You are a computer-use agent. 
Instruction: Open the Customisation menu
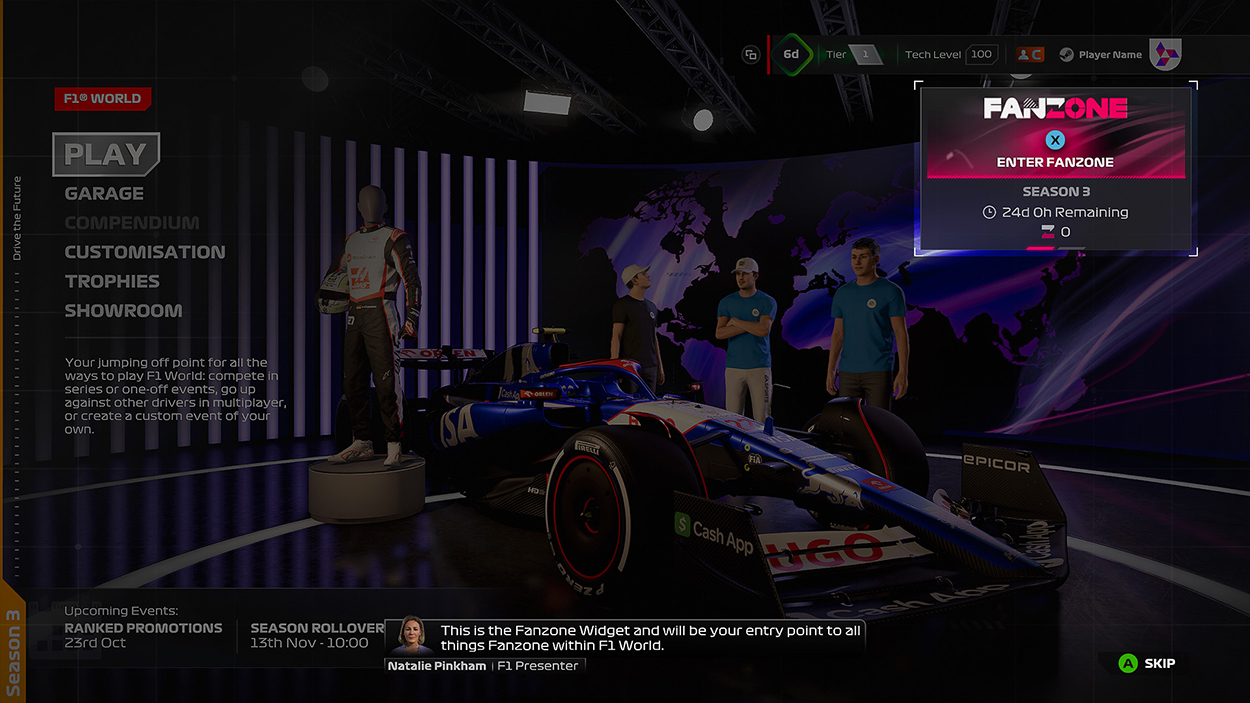tap(145, 252)
